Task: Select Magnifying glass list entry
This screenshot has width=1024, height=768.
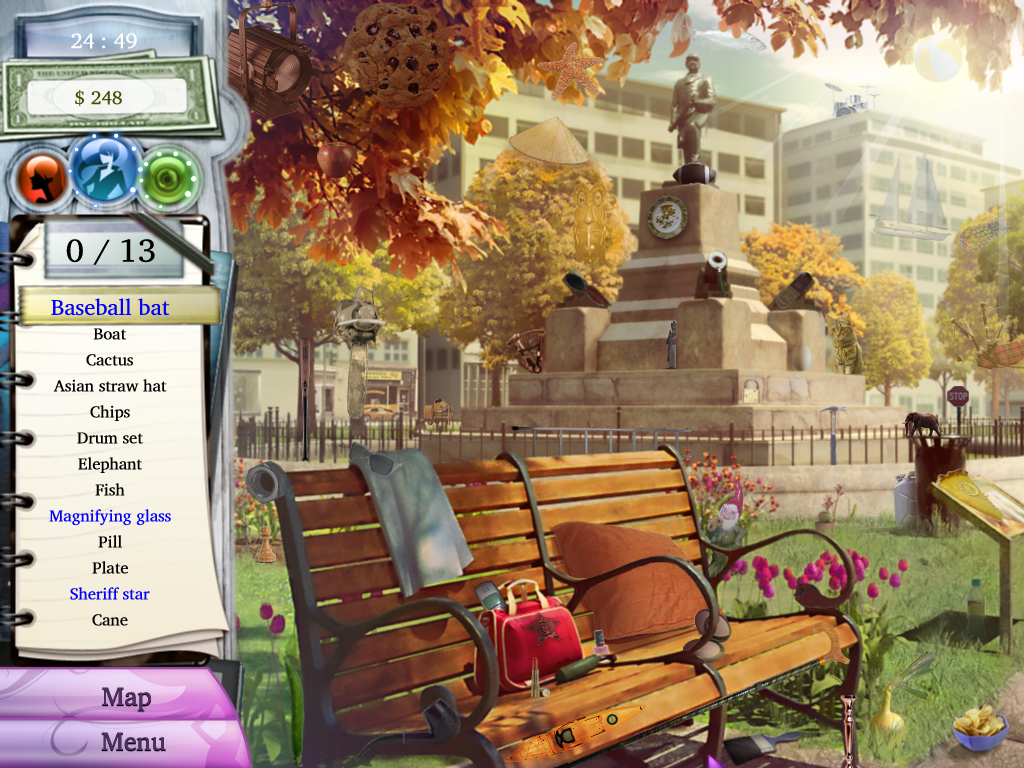Action: pyautogui.click(x=110, y=516)
